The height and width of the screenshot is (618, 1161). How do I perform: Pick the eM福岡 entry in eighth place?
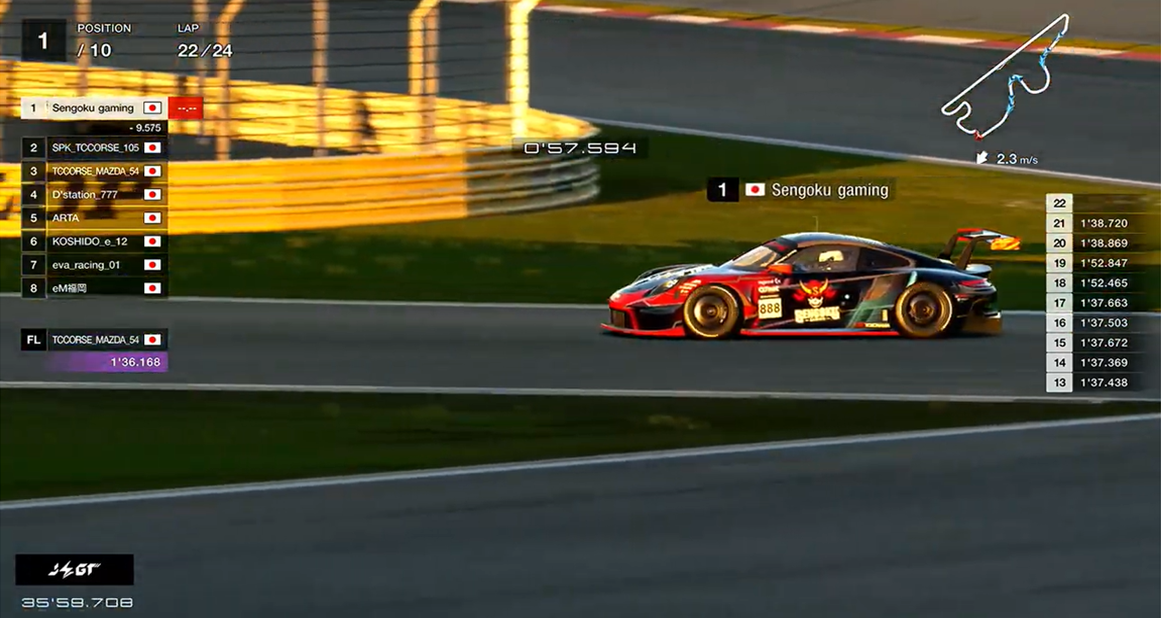point(95,288)
